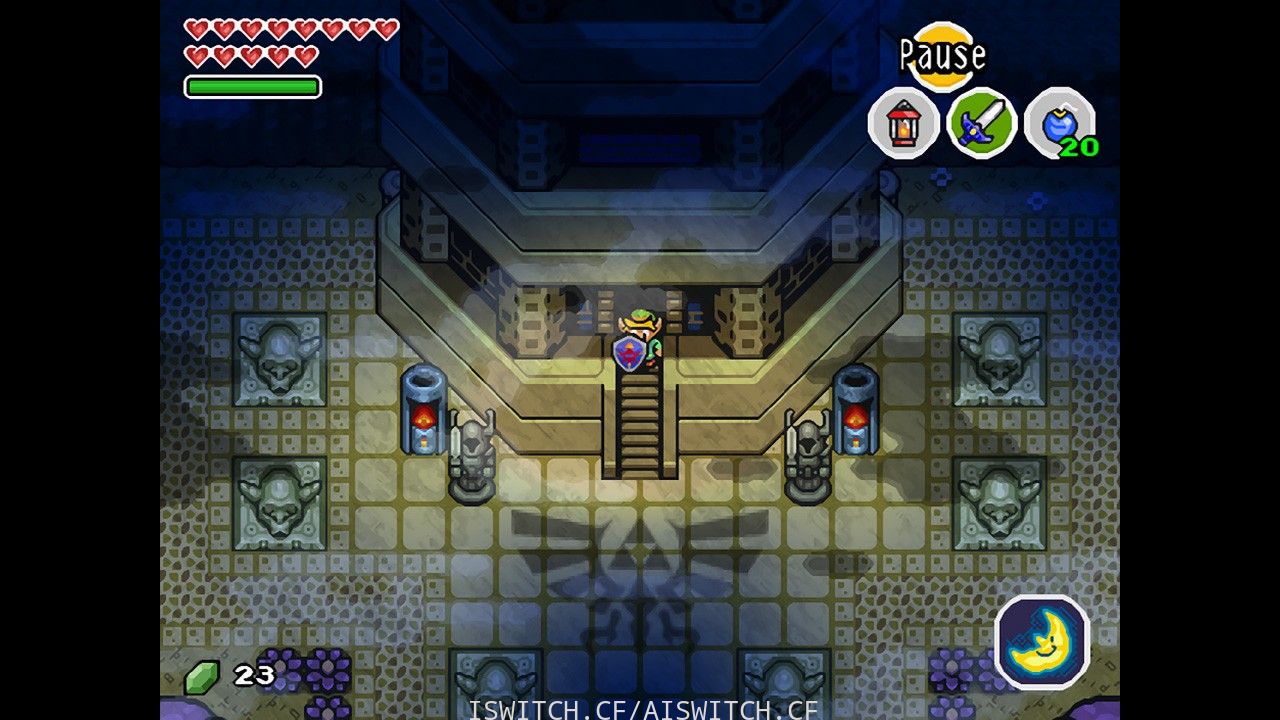
Task: Choose the blue bomb item slot
Action: pos(1059,124)
